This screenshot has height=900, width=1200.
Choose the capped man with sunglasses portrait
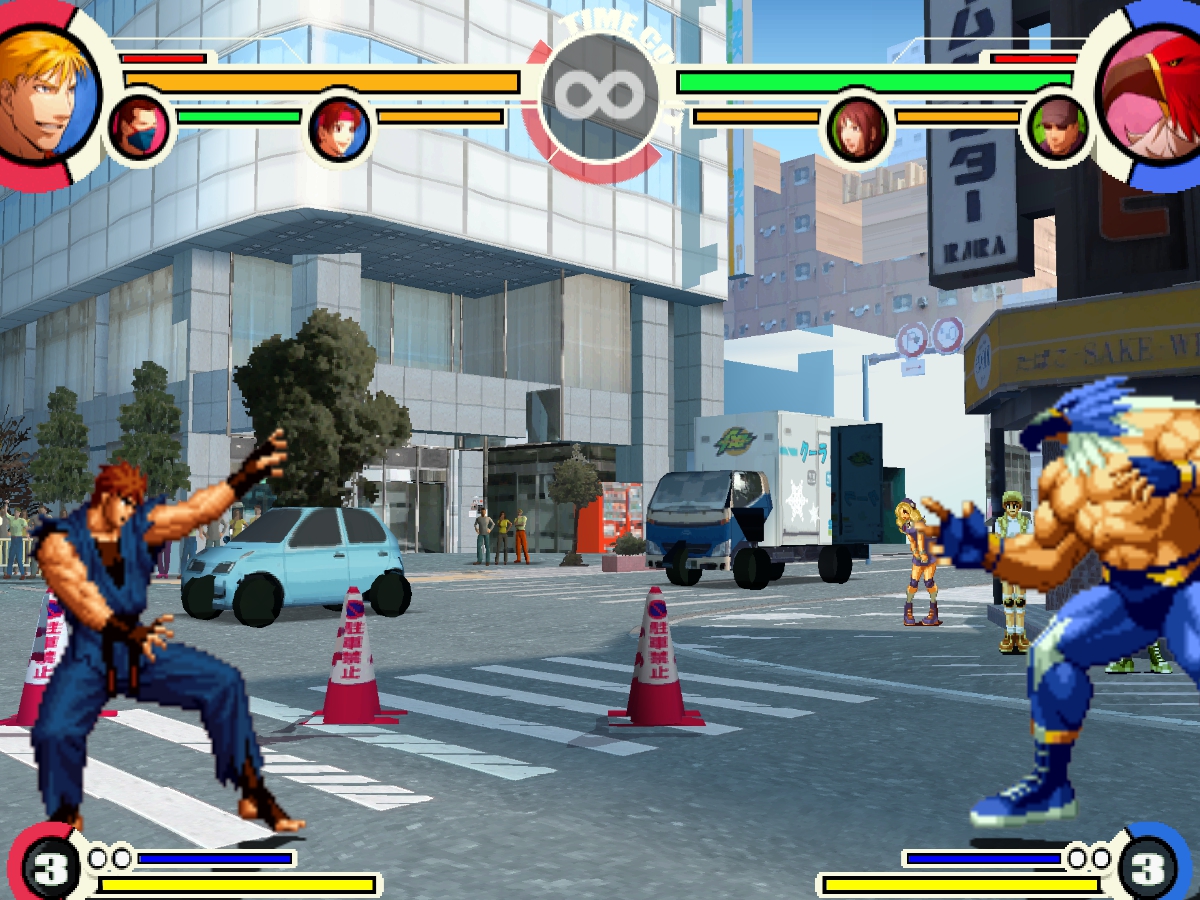[1058, 128]
